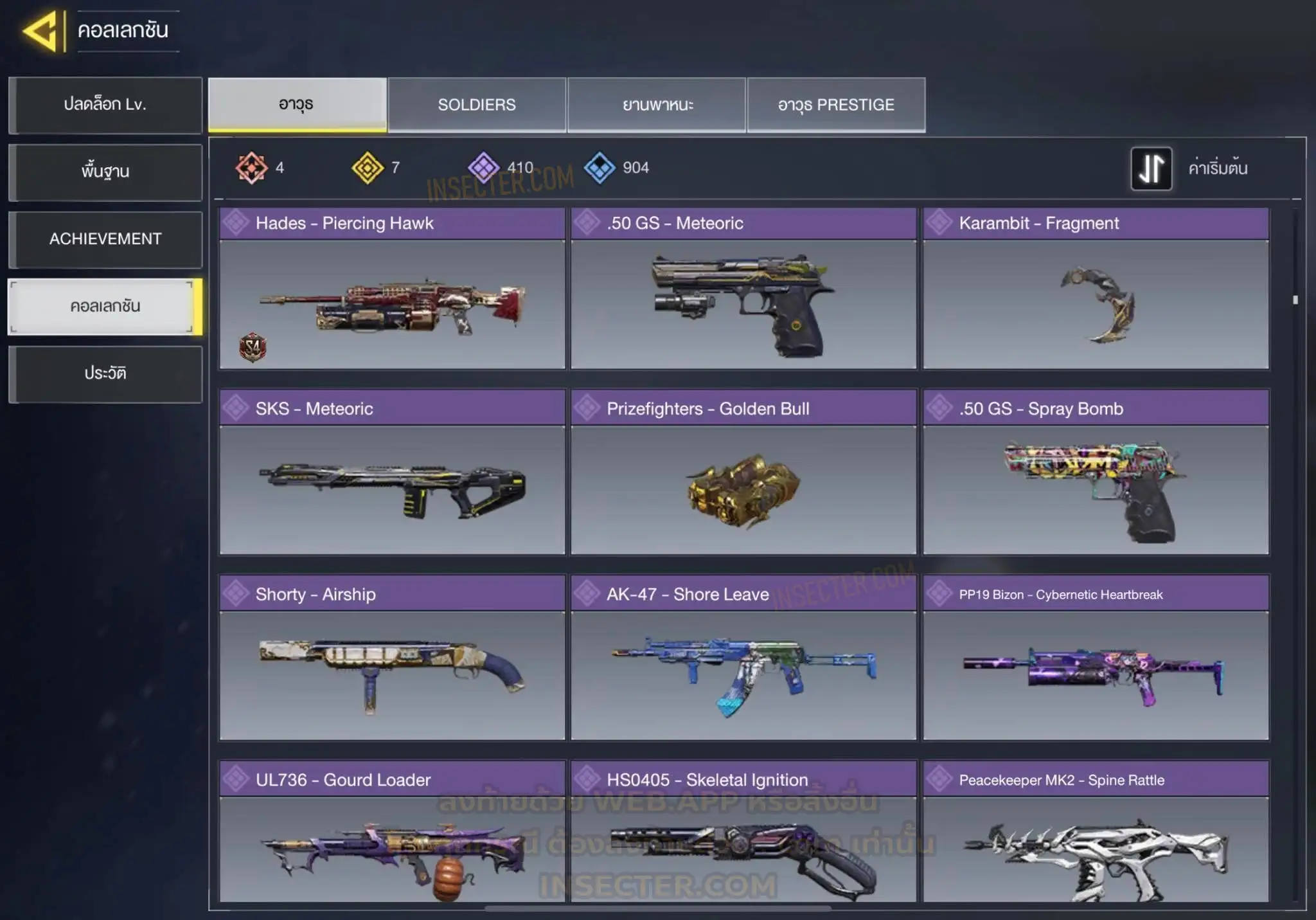This screenshot has height=920, width=1316.
Task: Open the ACHIEVEMENT section
Action: tap(105, 239)
